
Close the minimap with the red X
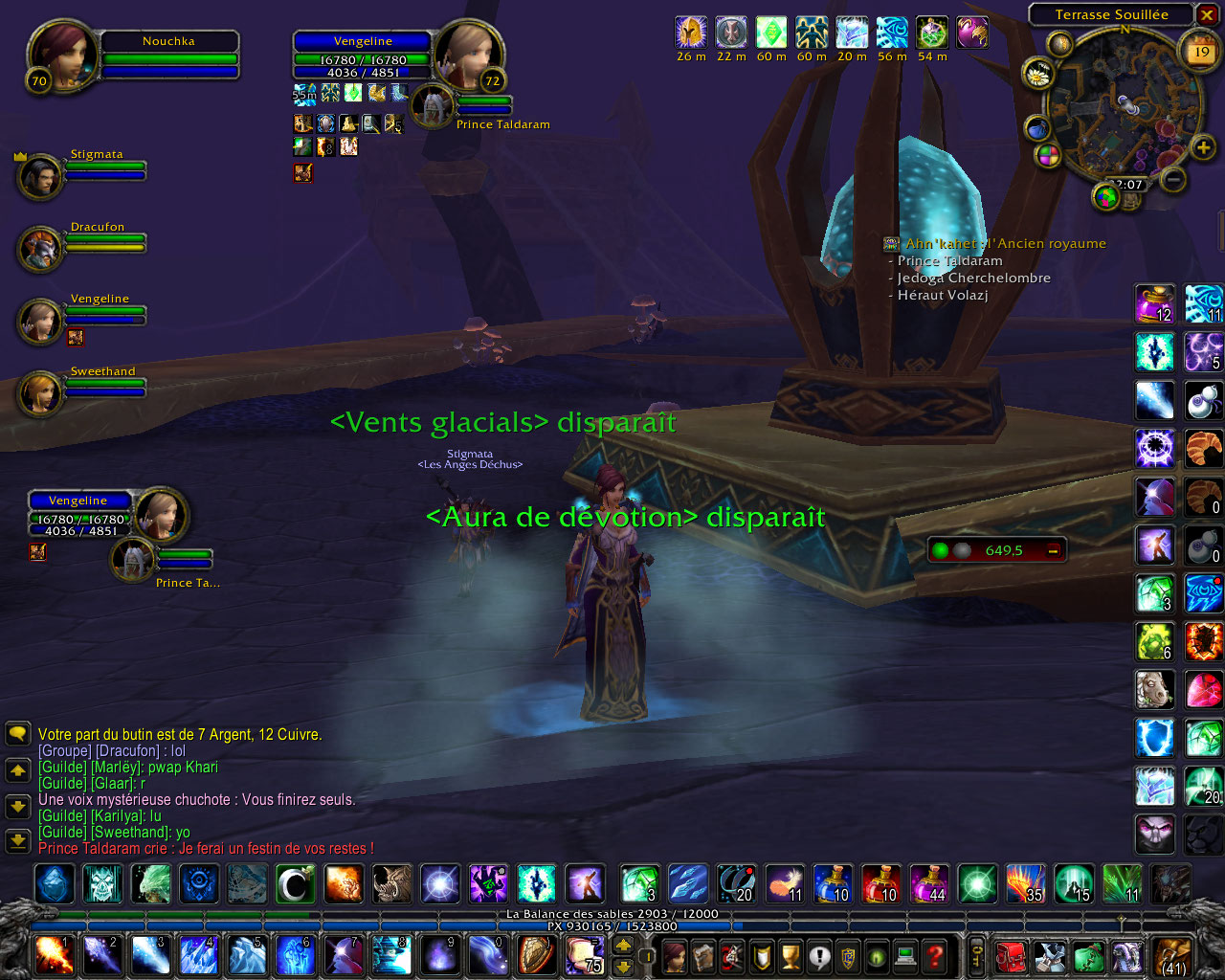coord(1207,14)
